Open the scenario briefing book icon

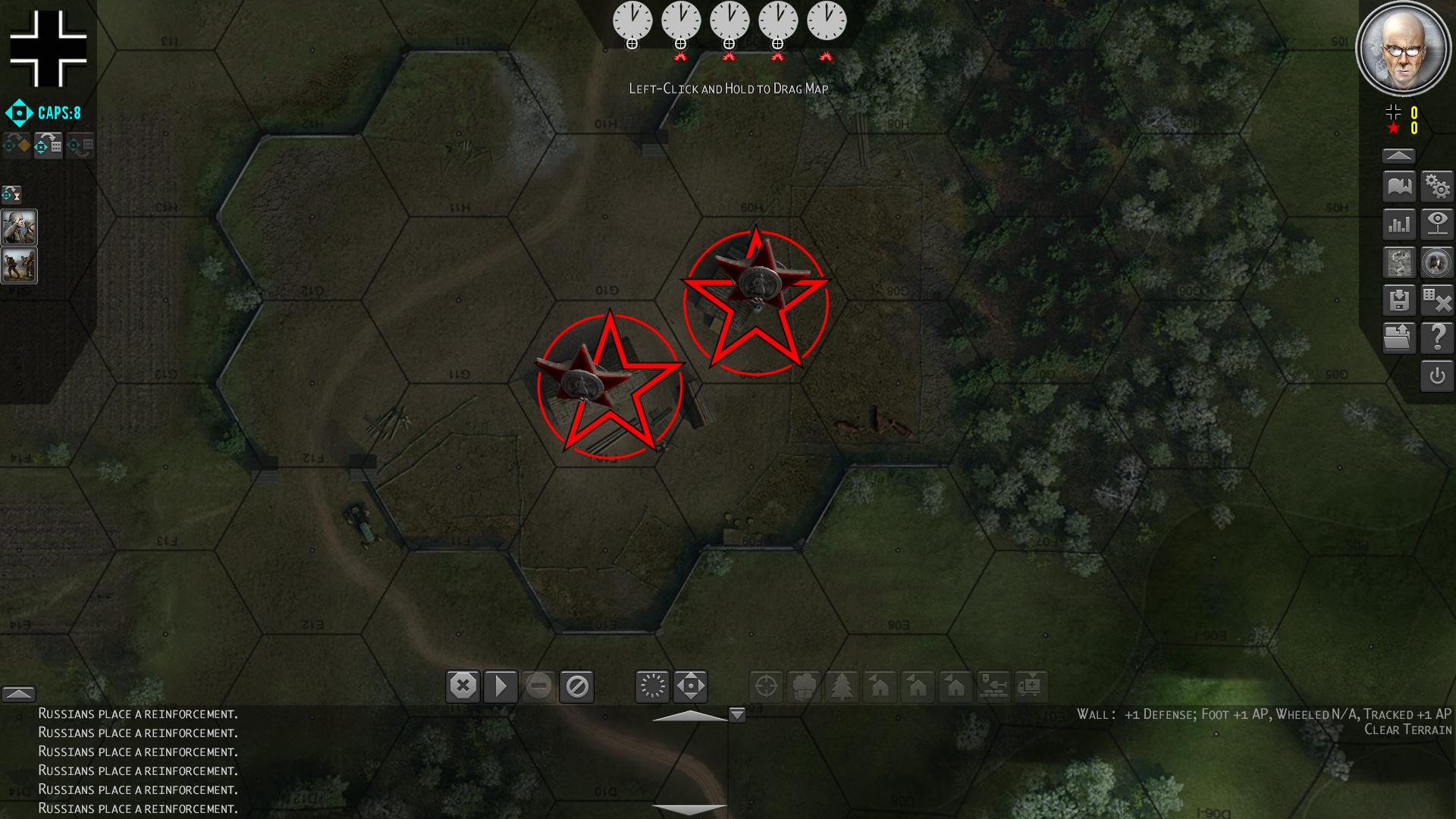click(1399, 185)
